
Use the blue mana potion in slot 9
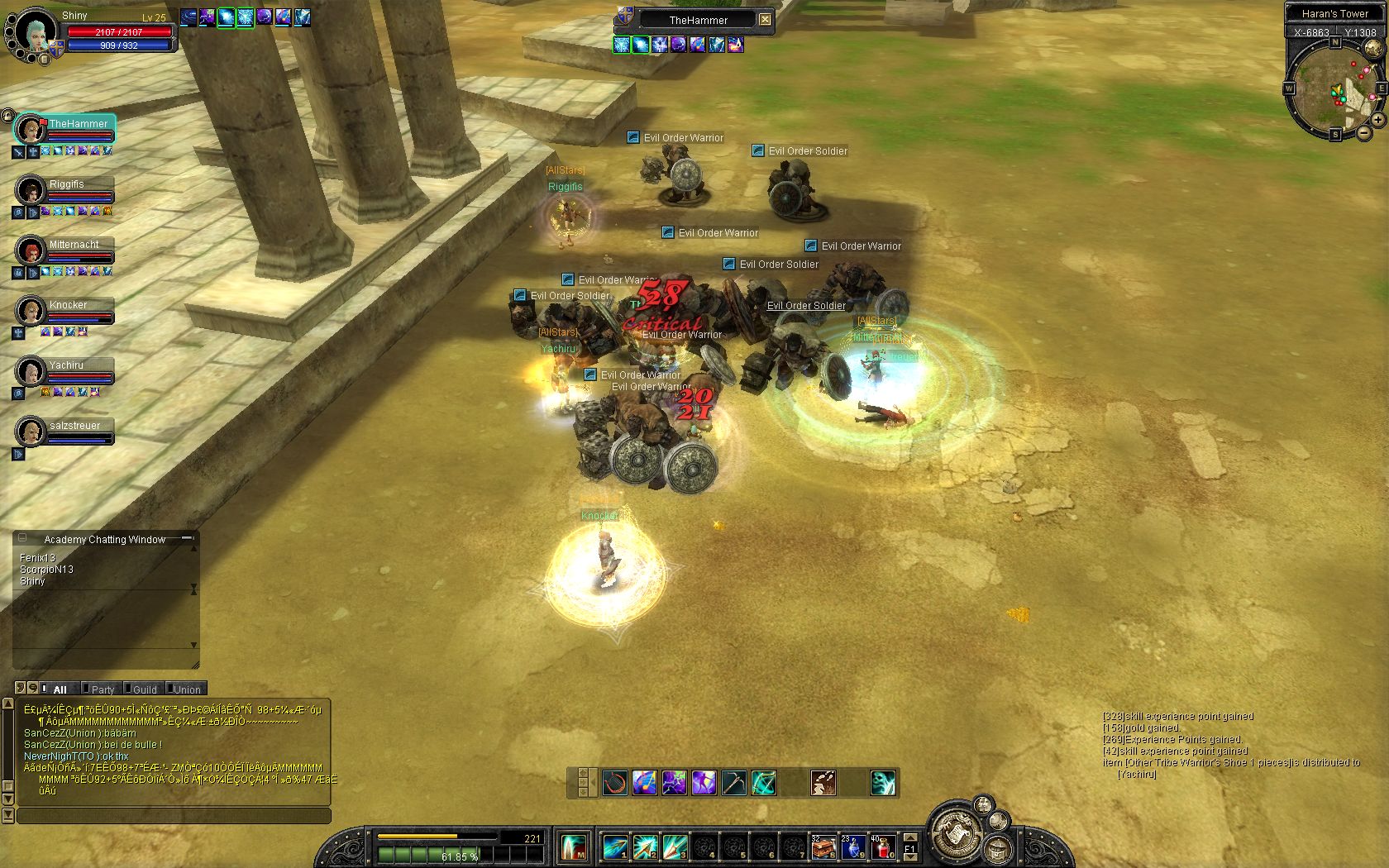click(852, 847)
